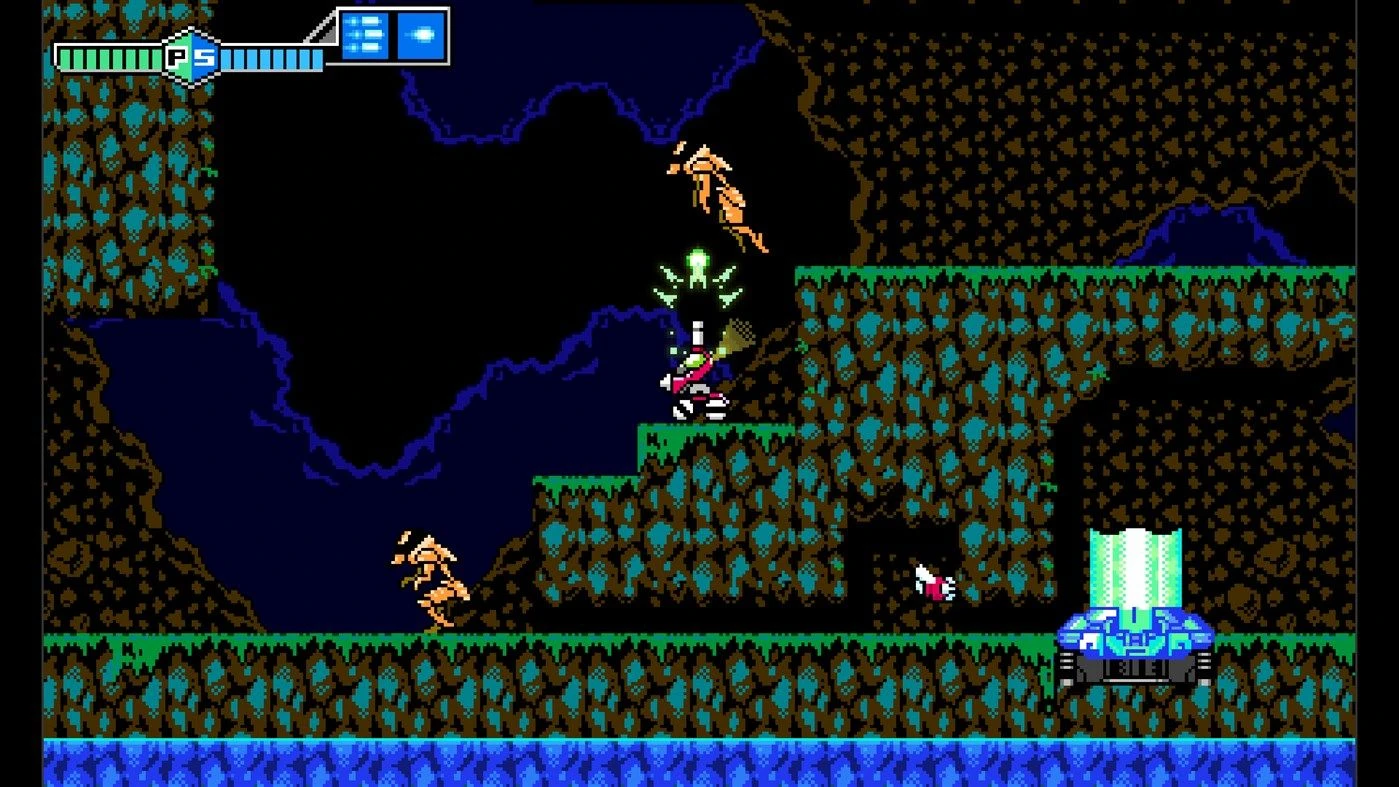Click the green energy beam above the tank

pyautogui.click(x=1135, y=565)
